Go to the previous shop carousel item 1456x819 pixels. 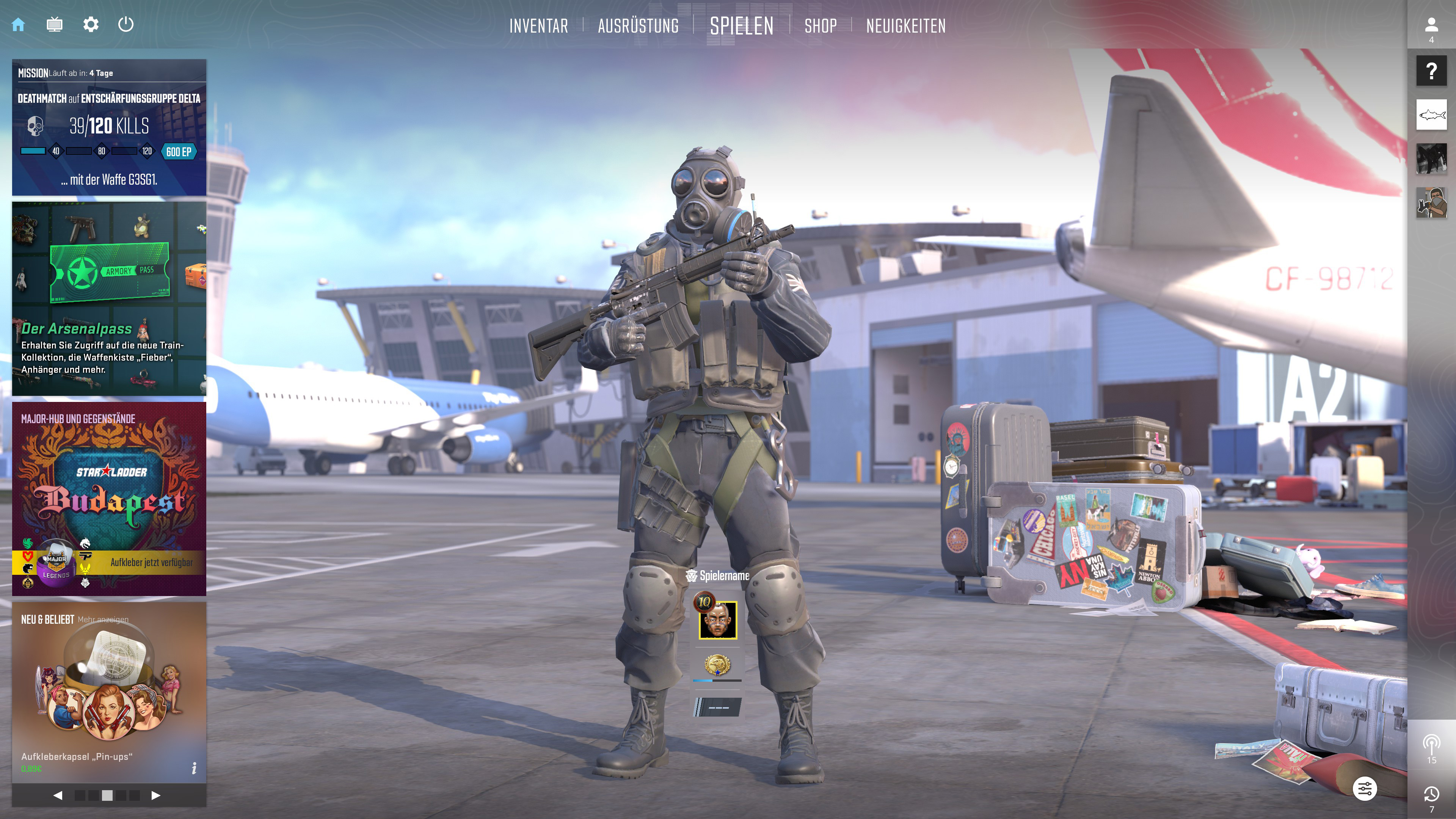click(58, 795)
